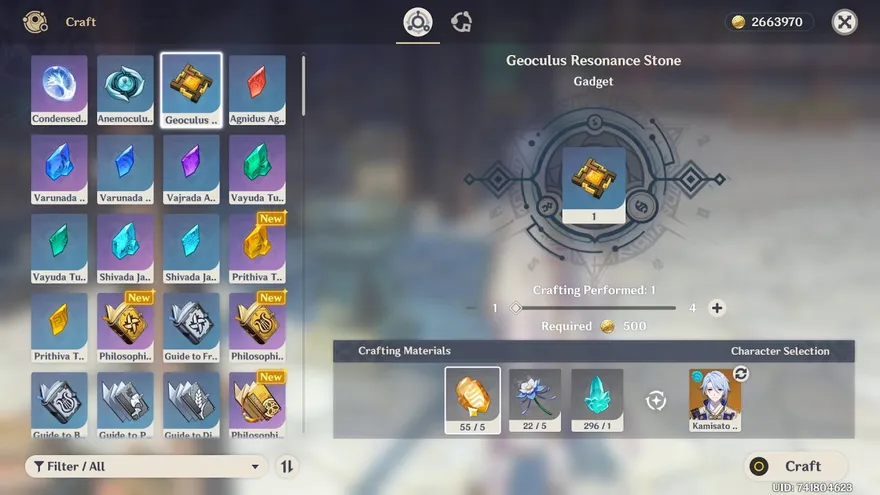Pick the Guide to Freedom book recipe

tap(191, 328)
